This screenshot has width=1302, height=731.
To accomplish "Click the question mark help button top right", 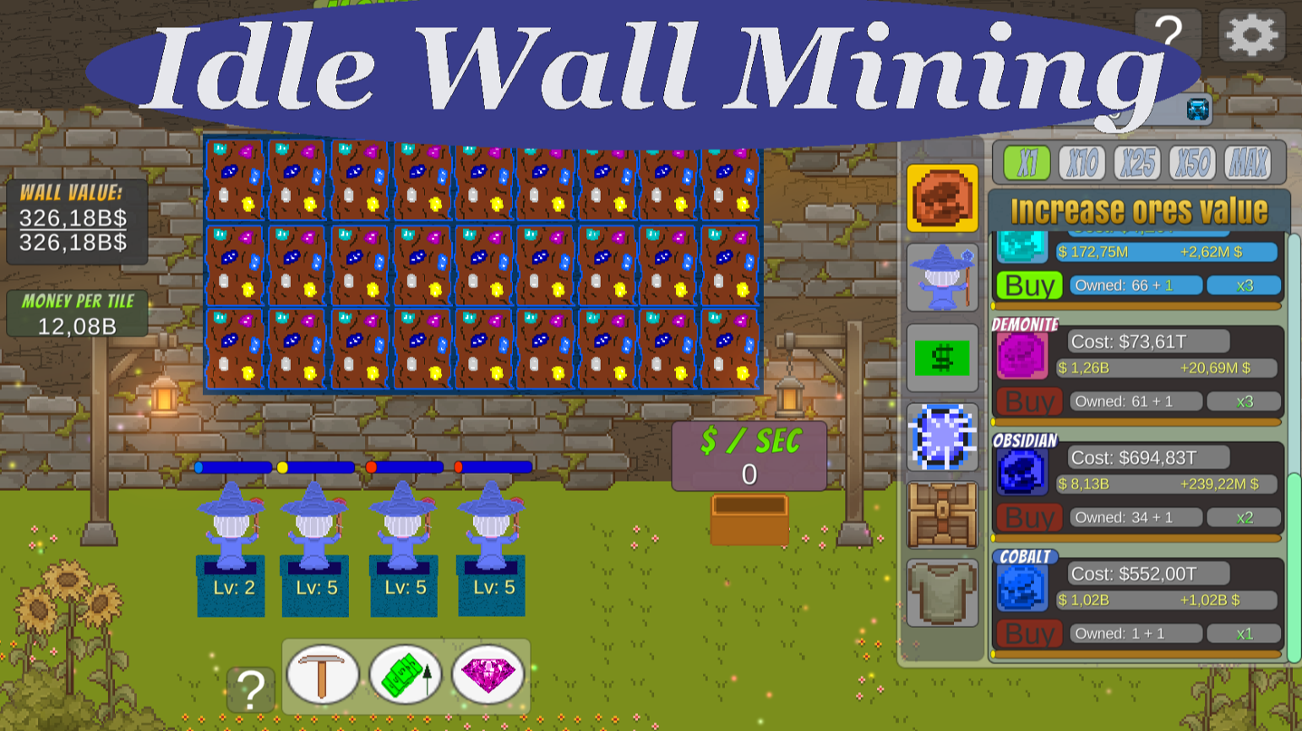I will pyautogui.click(x=1168, y=34).
